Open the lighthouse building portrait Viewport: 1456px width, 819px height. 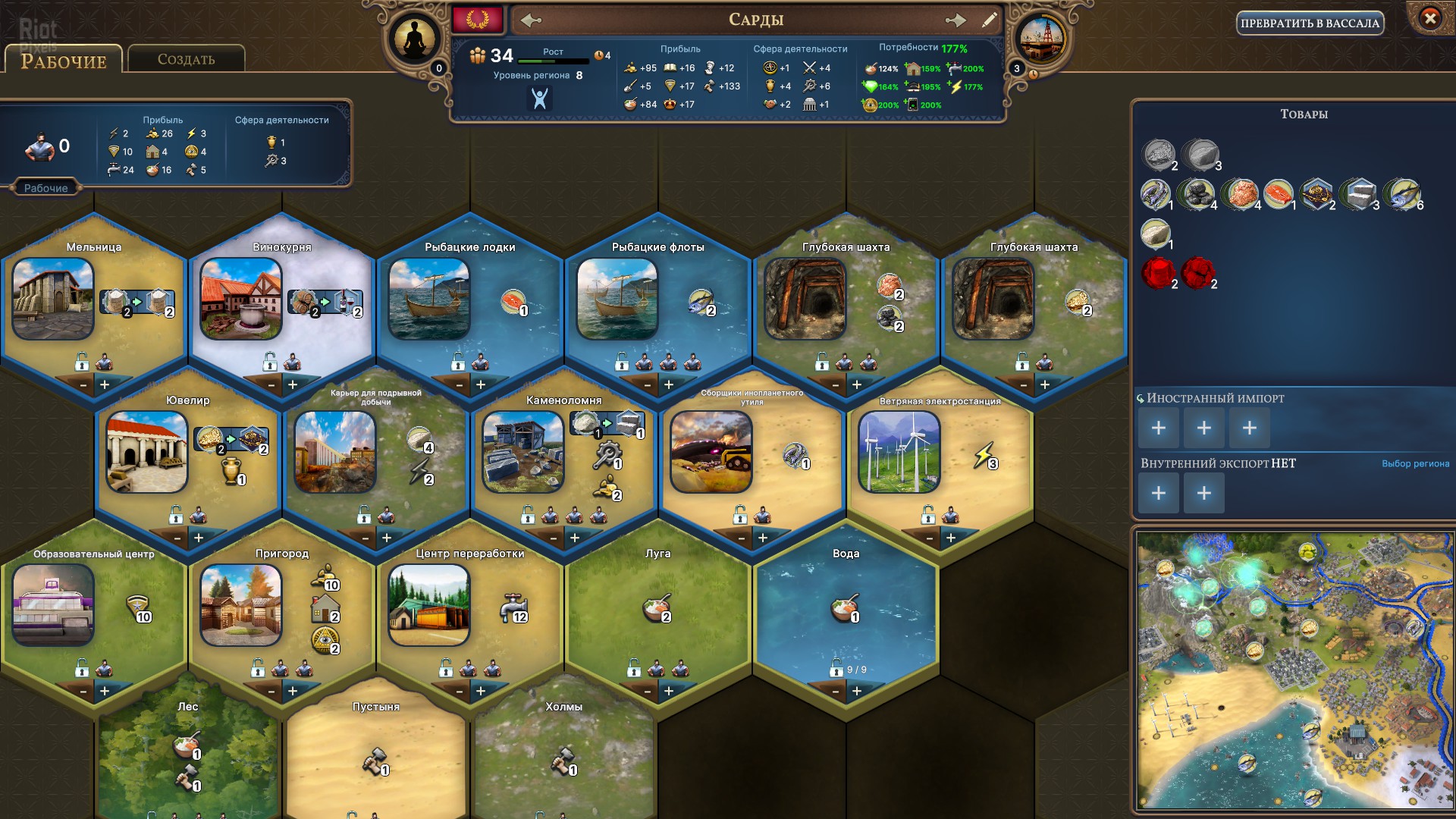pyautogui.click(x=1041, y=39)
